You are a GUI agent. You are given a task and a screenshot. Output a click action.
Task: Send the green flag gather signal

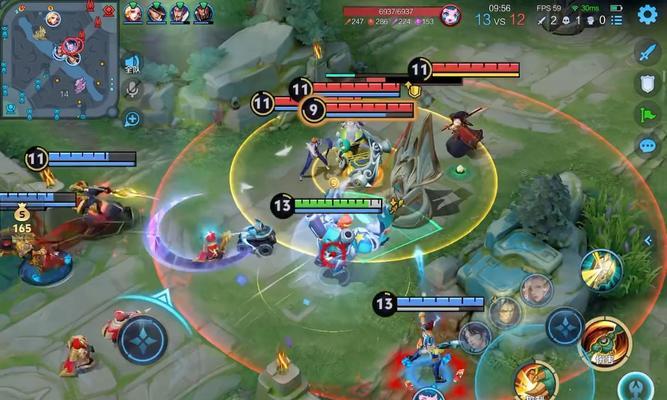[x=647, y=115]
